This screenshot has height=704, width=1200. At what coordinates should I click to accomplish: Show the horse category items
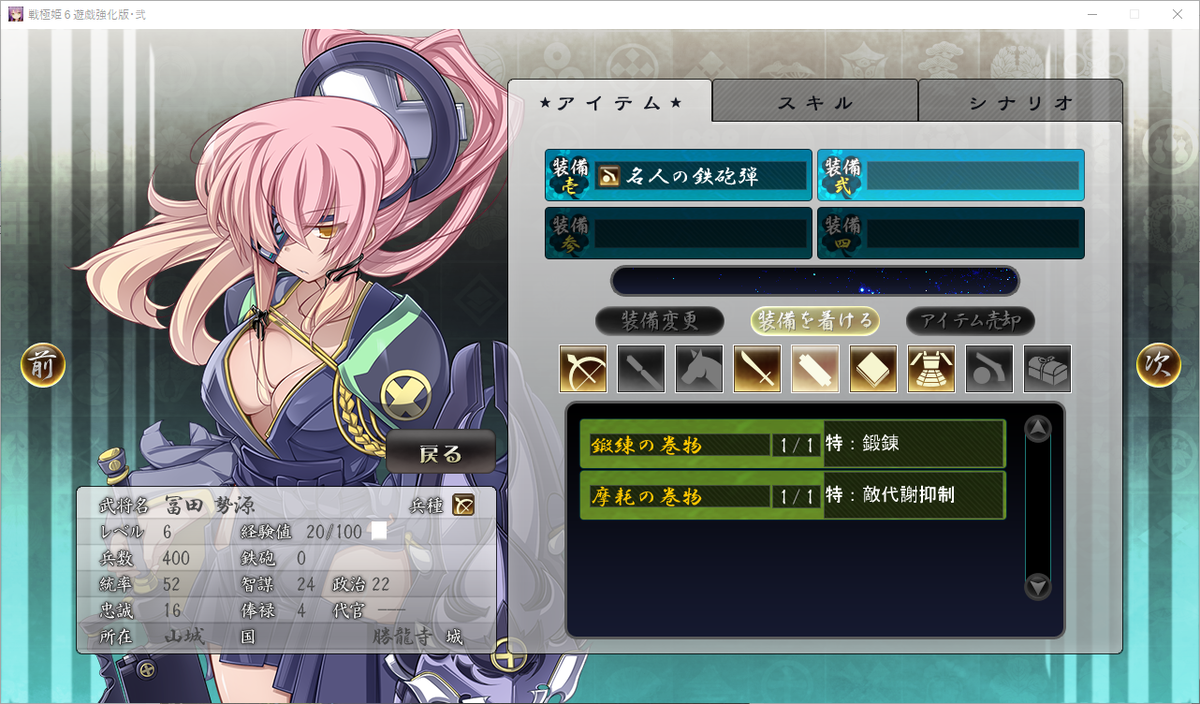(x=699, y=369)
